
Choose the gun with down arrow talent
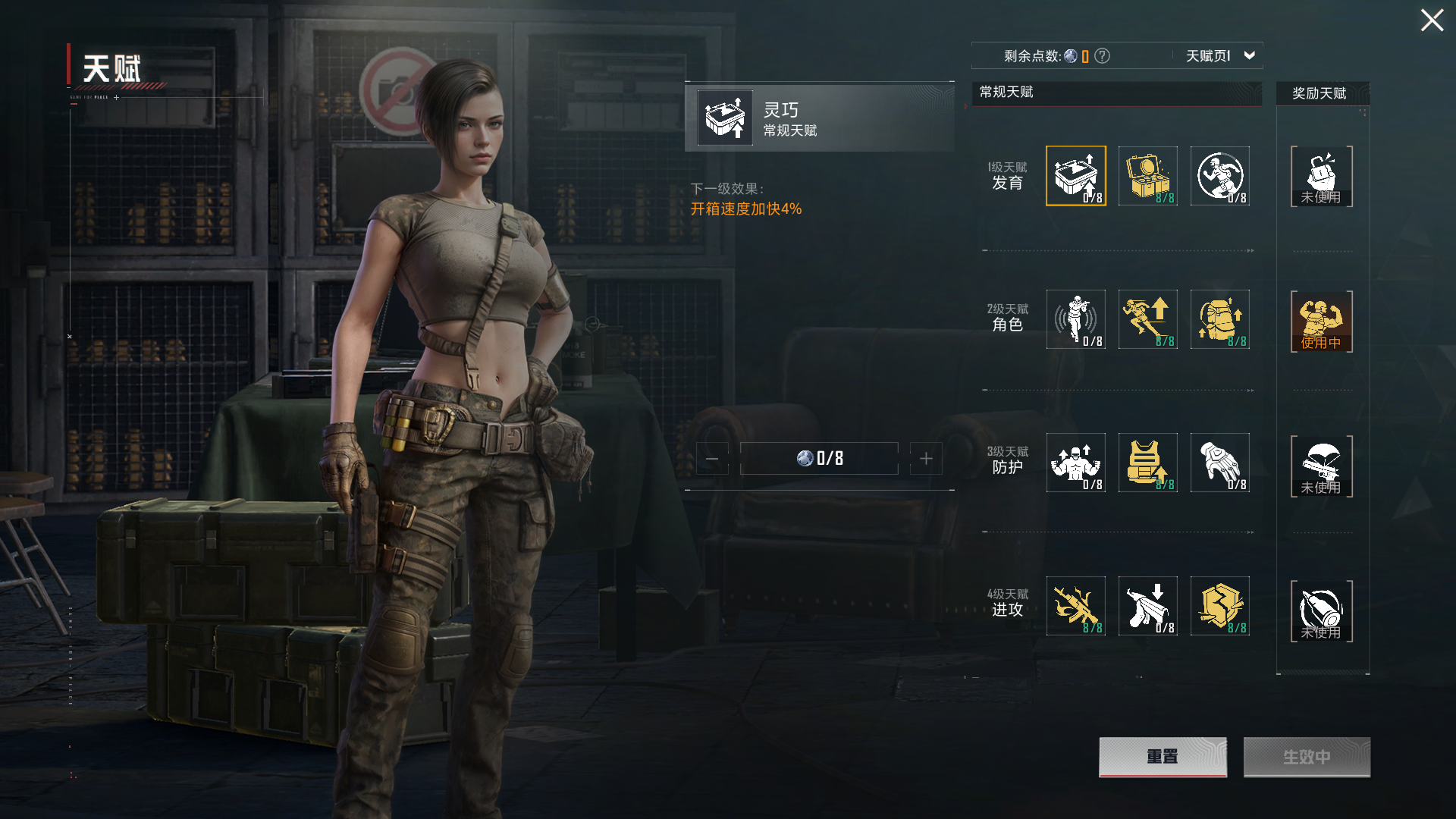pyautogui.click(x=1147, y=606)
